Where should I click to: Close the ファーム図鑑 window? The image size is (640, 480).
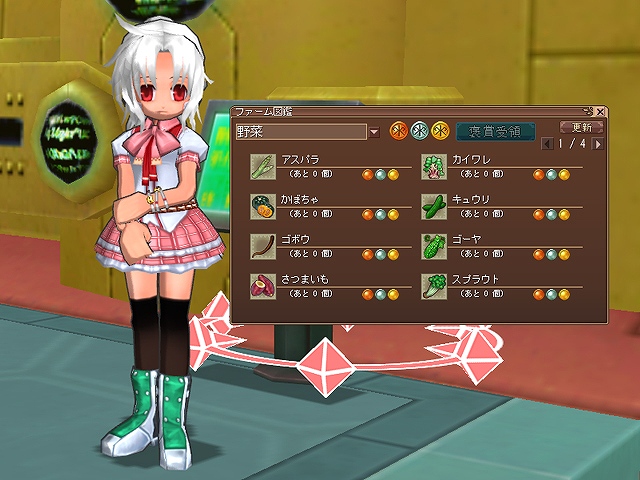600,112
